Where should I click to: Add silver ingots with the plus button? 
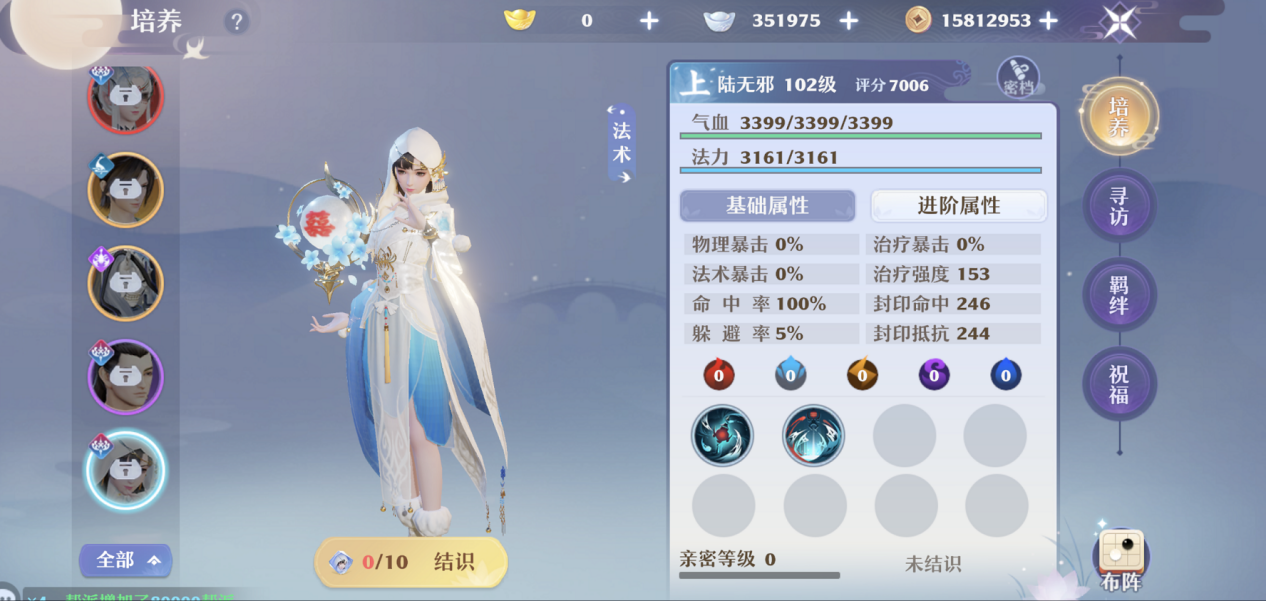point(848,21)
